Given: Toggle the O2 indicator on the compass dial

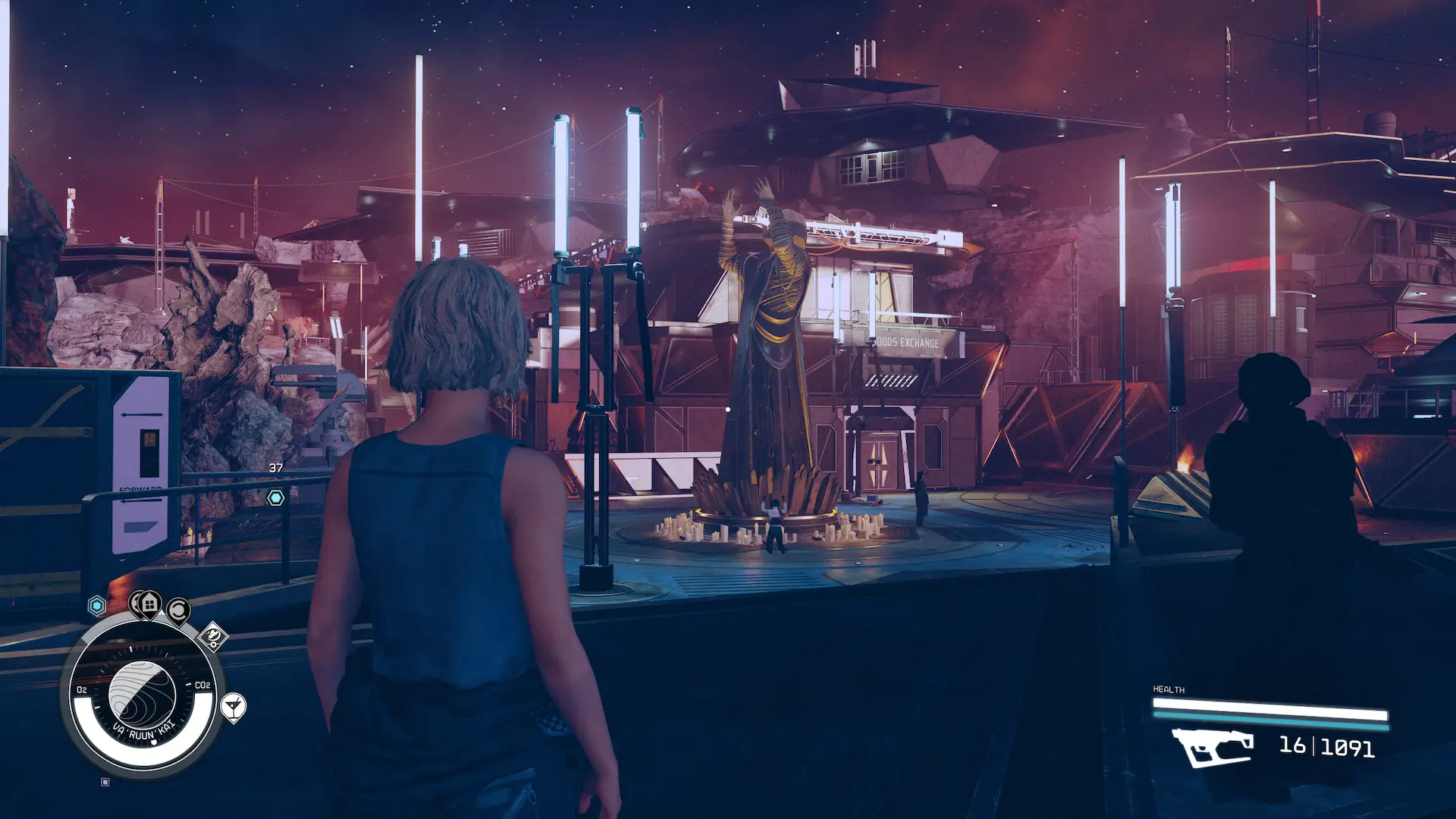Looking at the screenshot, I should click(x=82, y=690).
